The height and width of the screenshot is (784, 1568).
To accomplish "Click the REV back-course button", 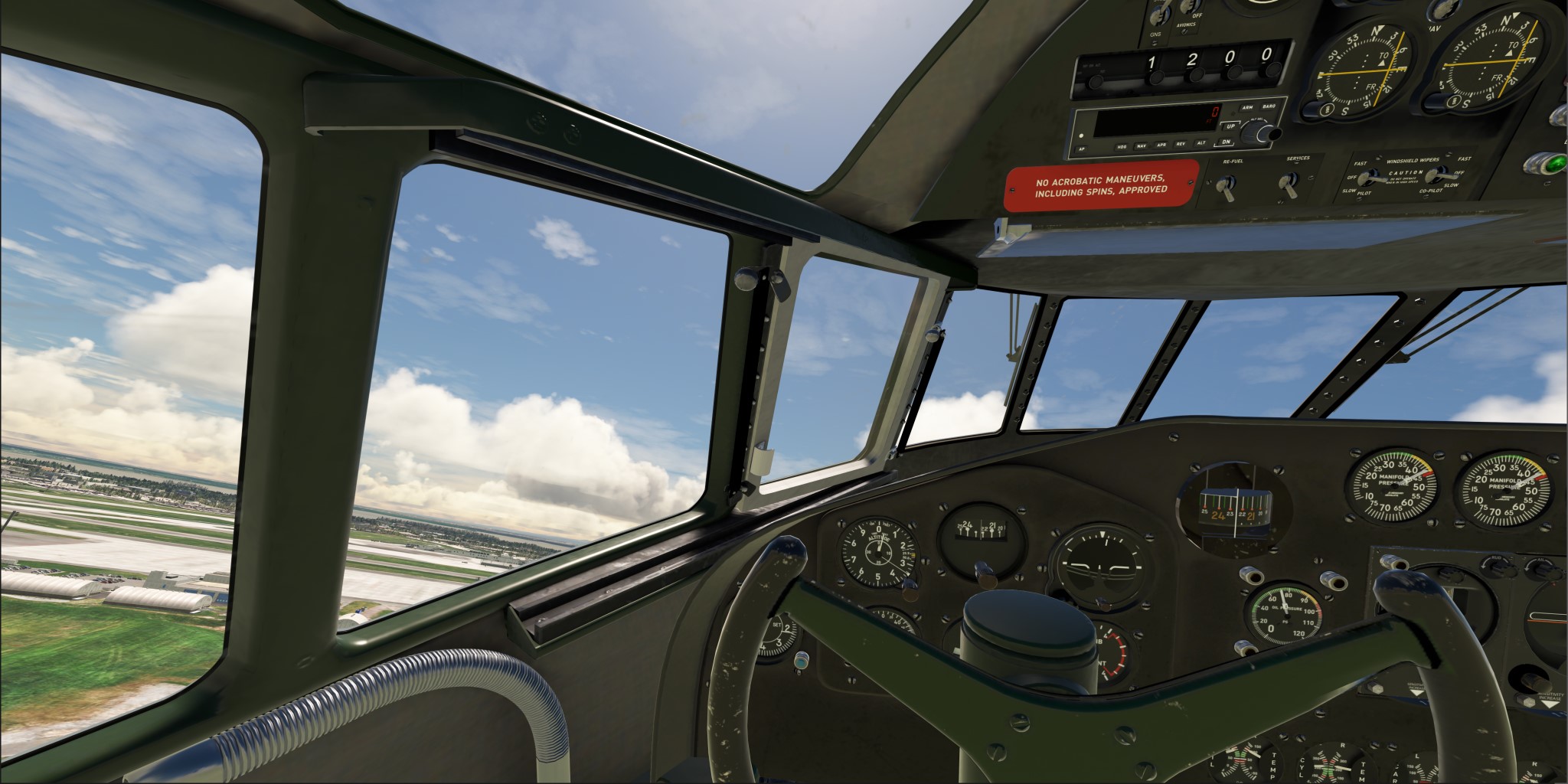I will [1181, 143].
